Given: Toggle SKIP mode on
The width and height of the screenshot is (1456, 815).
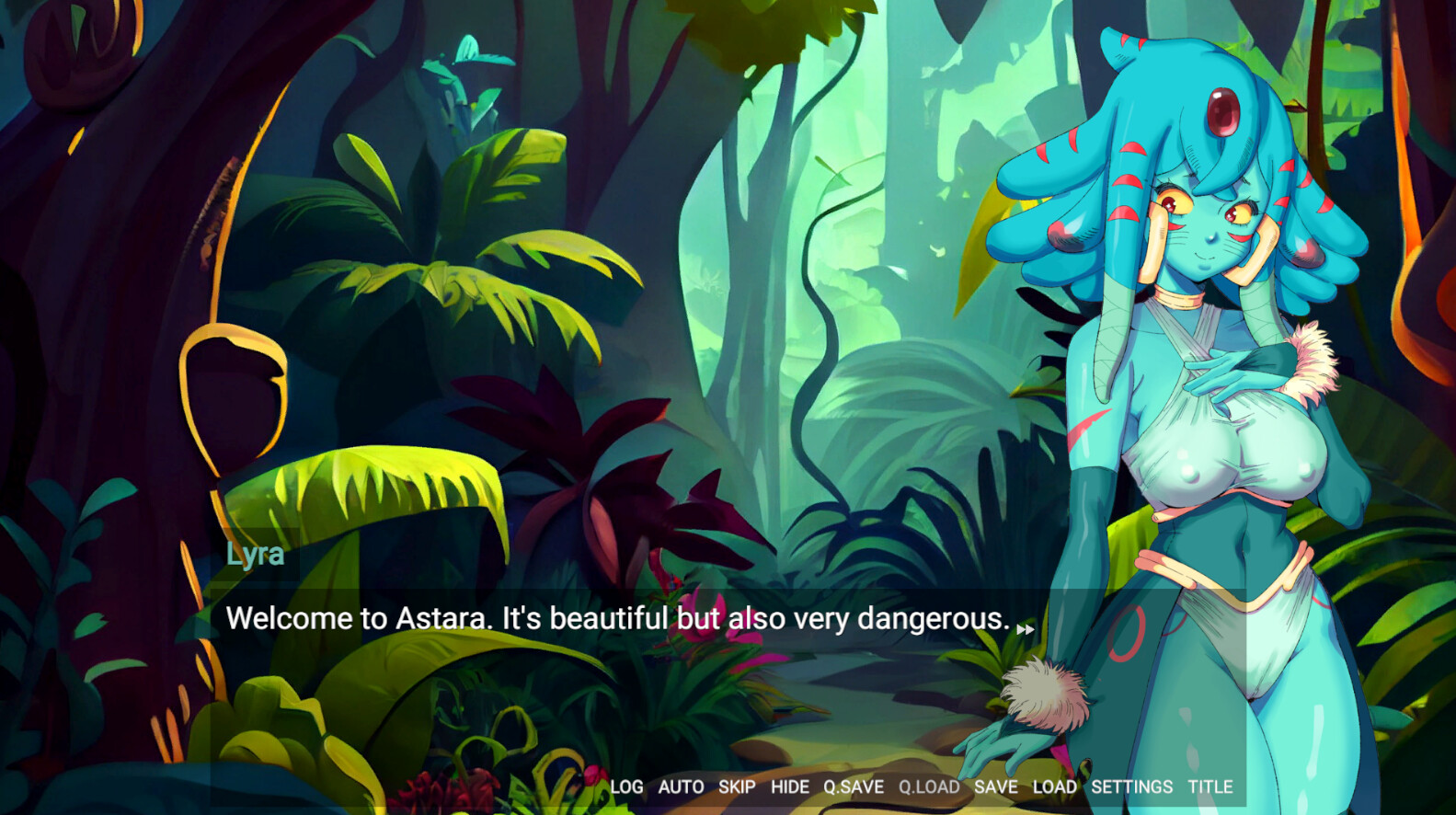Looking at the screenshot, I should (x=739, y=786).
